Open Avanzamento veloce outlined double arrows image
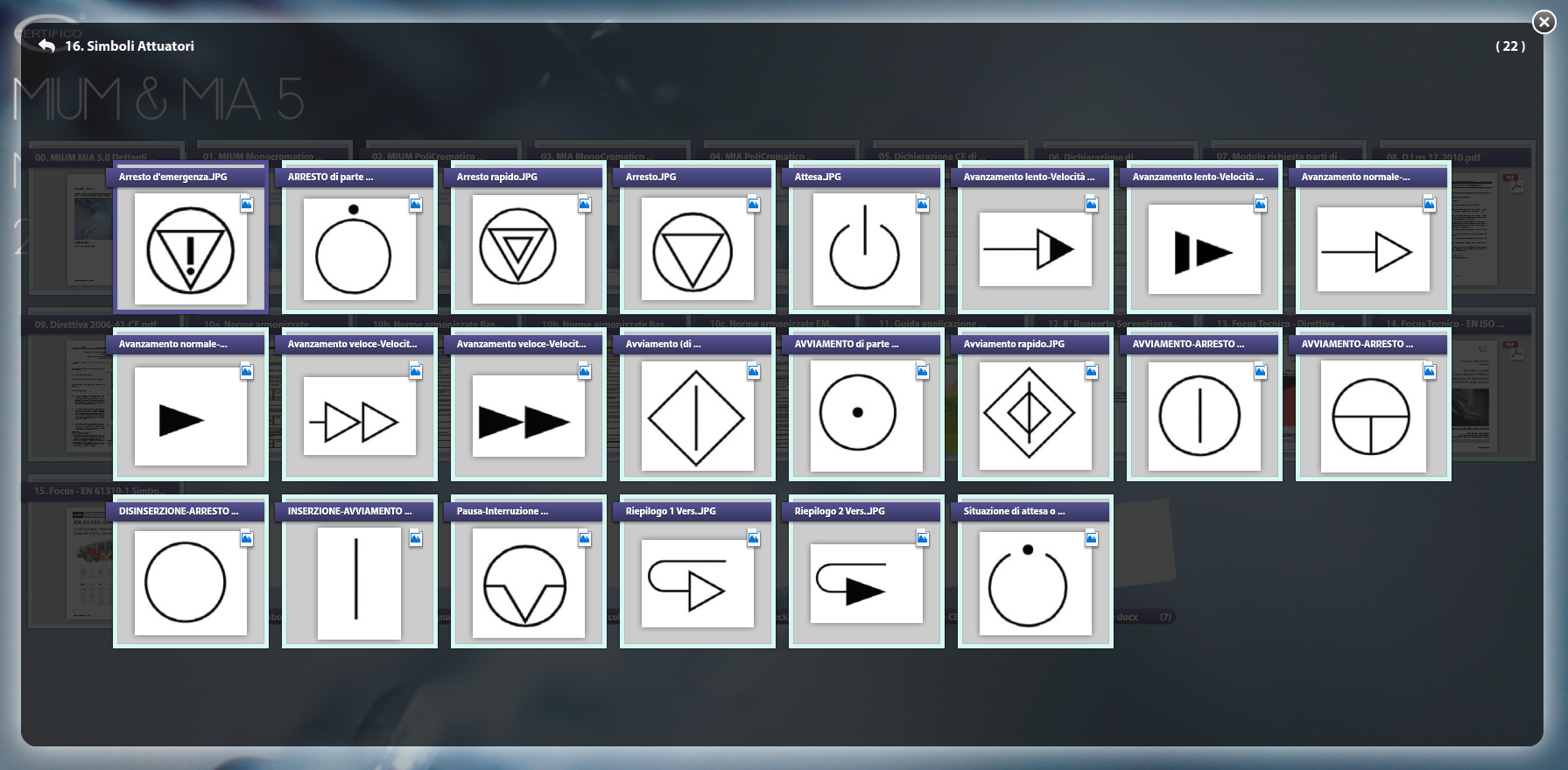The image size is (1568, 770). point(359,416)
